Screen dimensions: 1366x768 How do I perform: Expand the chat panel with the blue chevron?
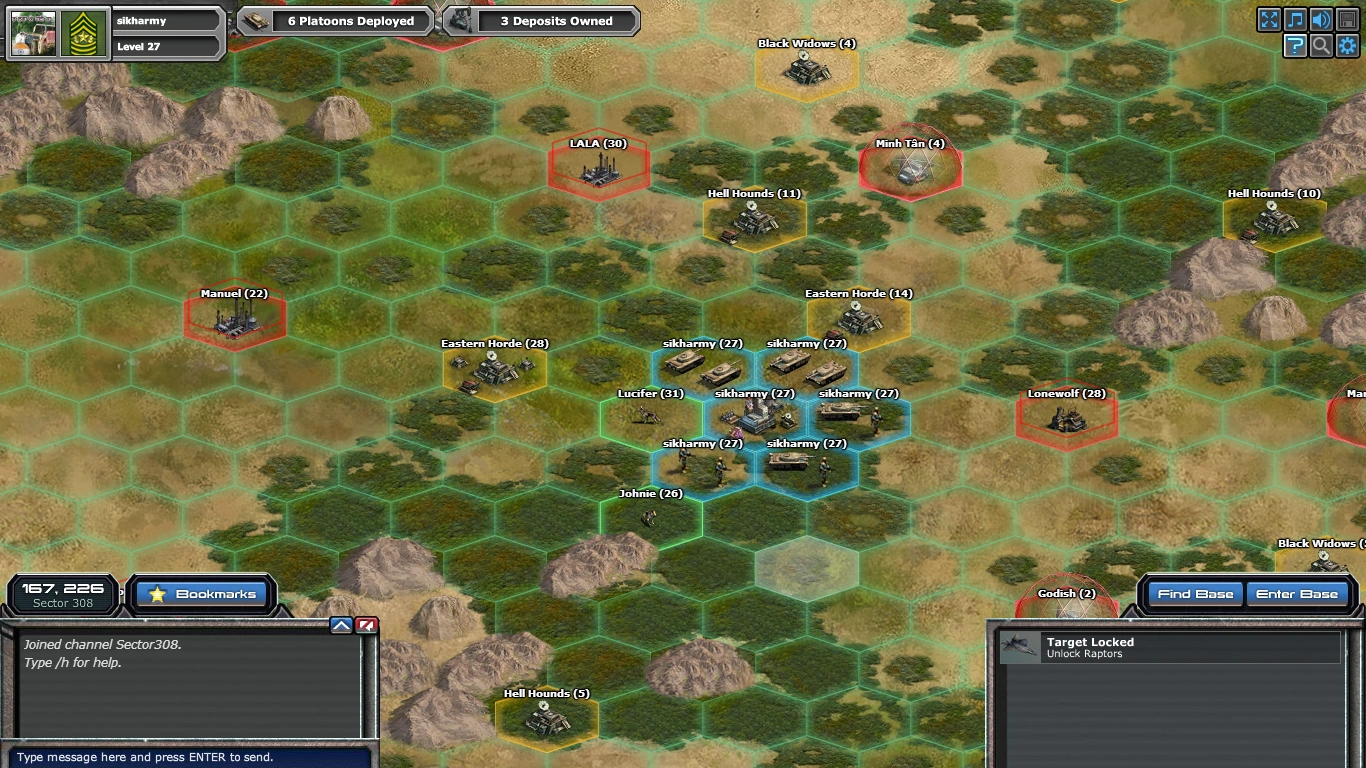point(341,624)
